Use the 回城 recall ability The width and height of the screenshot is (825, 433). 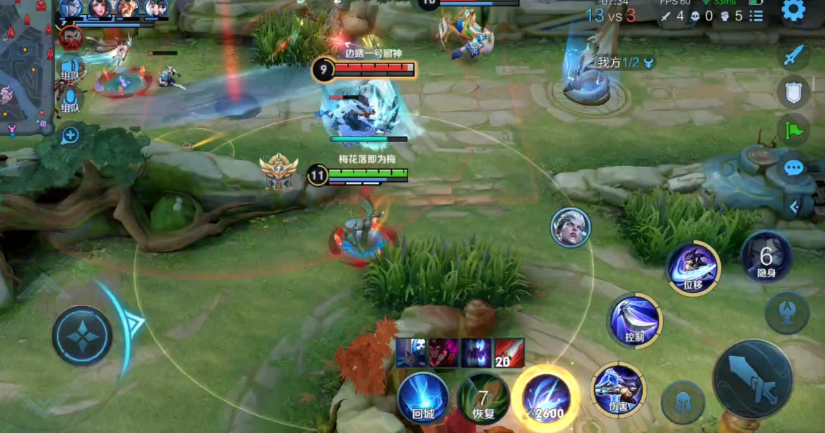pos(422,396)
